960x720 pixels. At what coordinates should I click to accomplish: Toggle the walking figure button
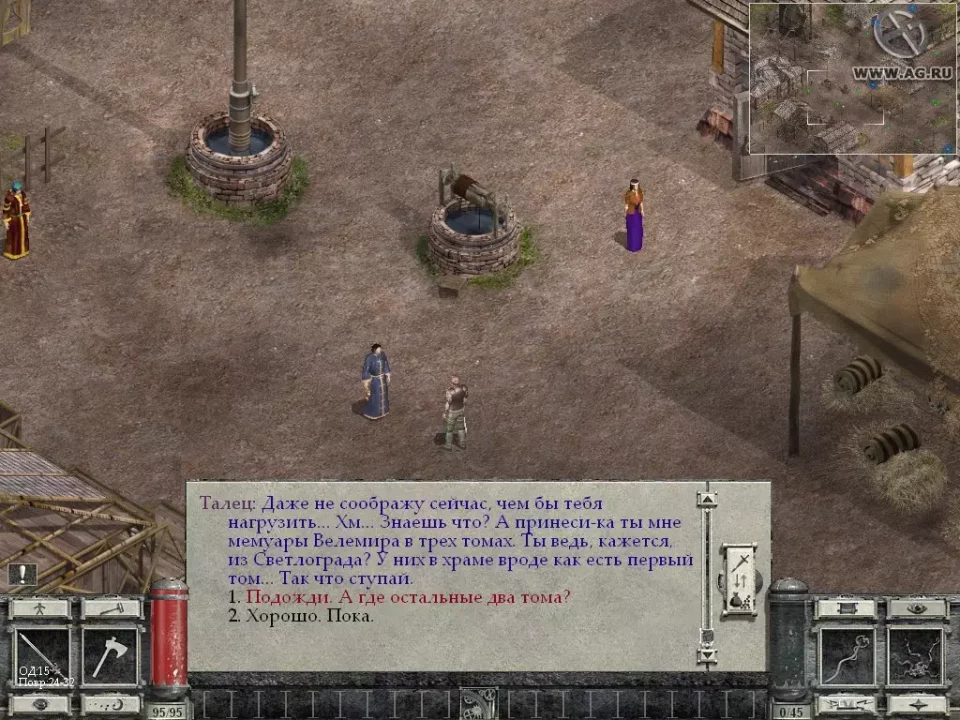(40, 608)
